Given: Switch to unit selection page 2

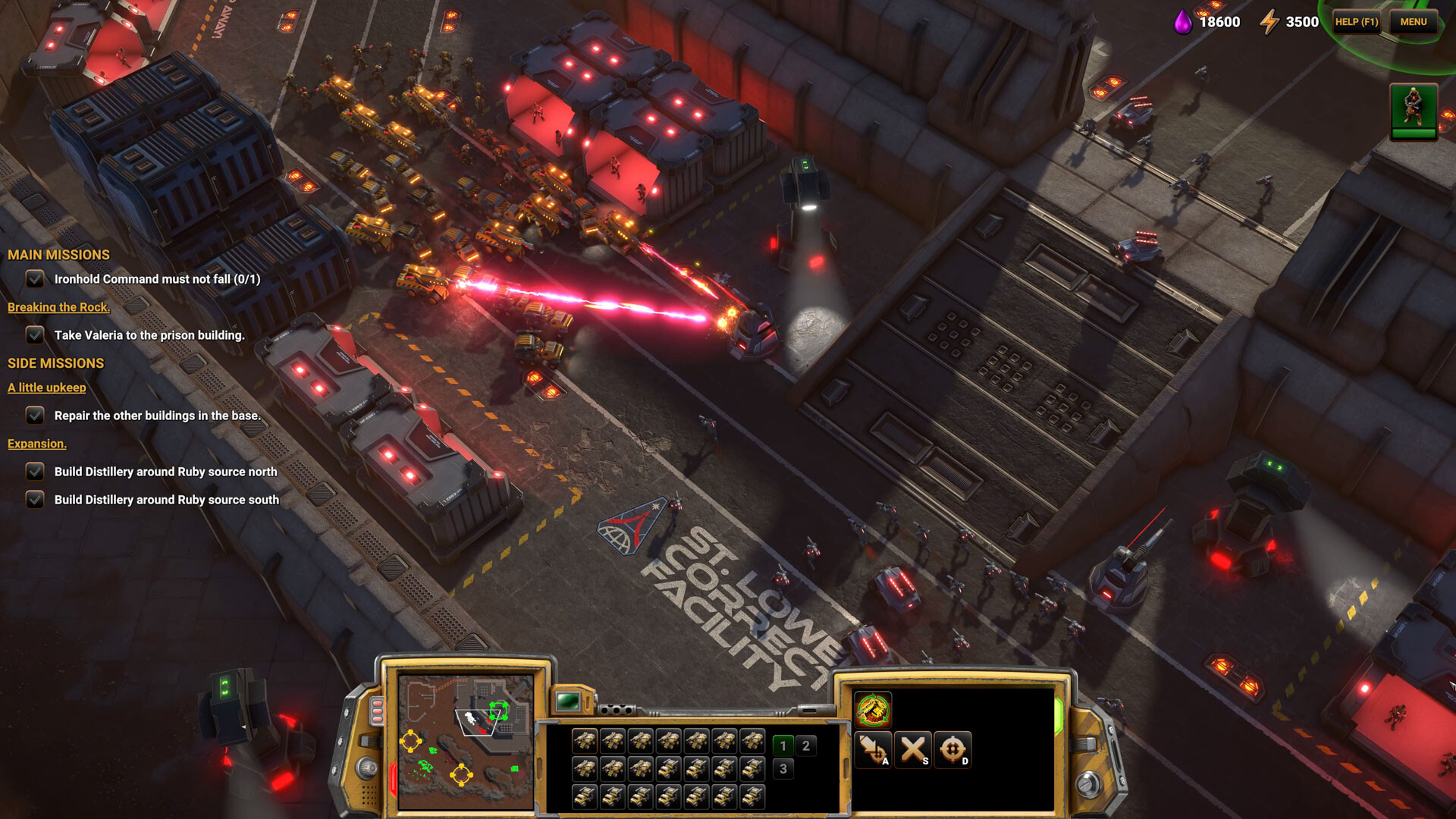Looking at the screenshot, I should point(806,745).
